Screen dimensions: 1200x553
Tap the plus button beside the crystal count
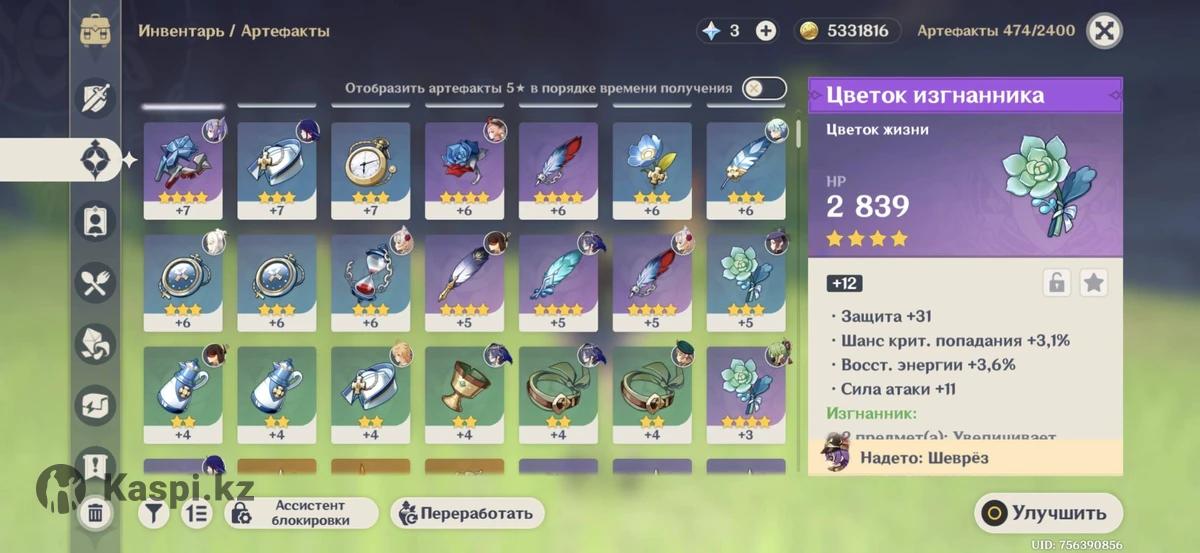766,31
